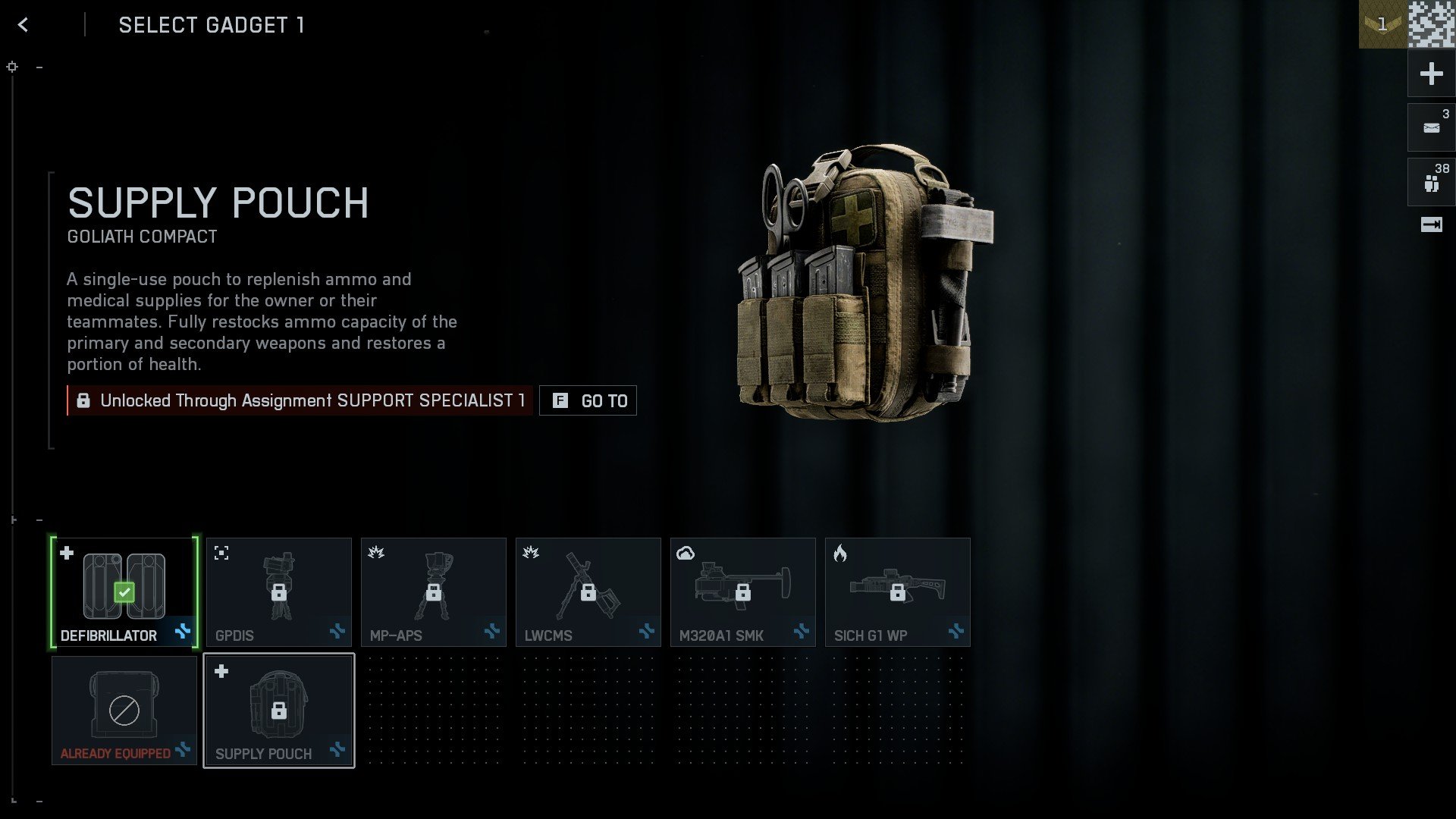Click the fire icon on SICH G1 WP tile
The height and width of the screenshot is (819, 1456).
839,554
